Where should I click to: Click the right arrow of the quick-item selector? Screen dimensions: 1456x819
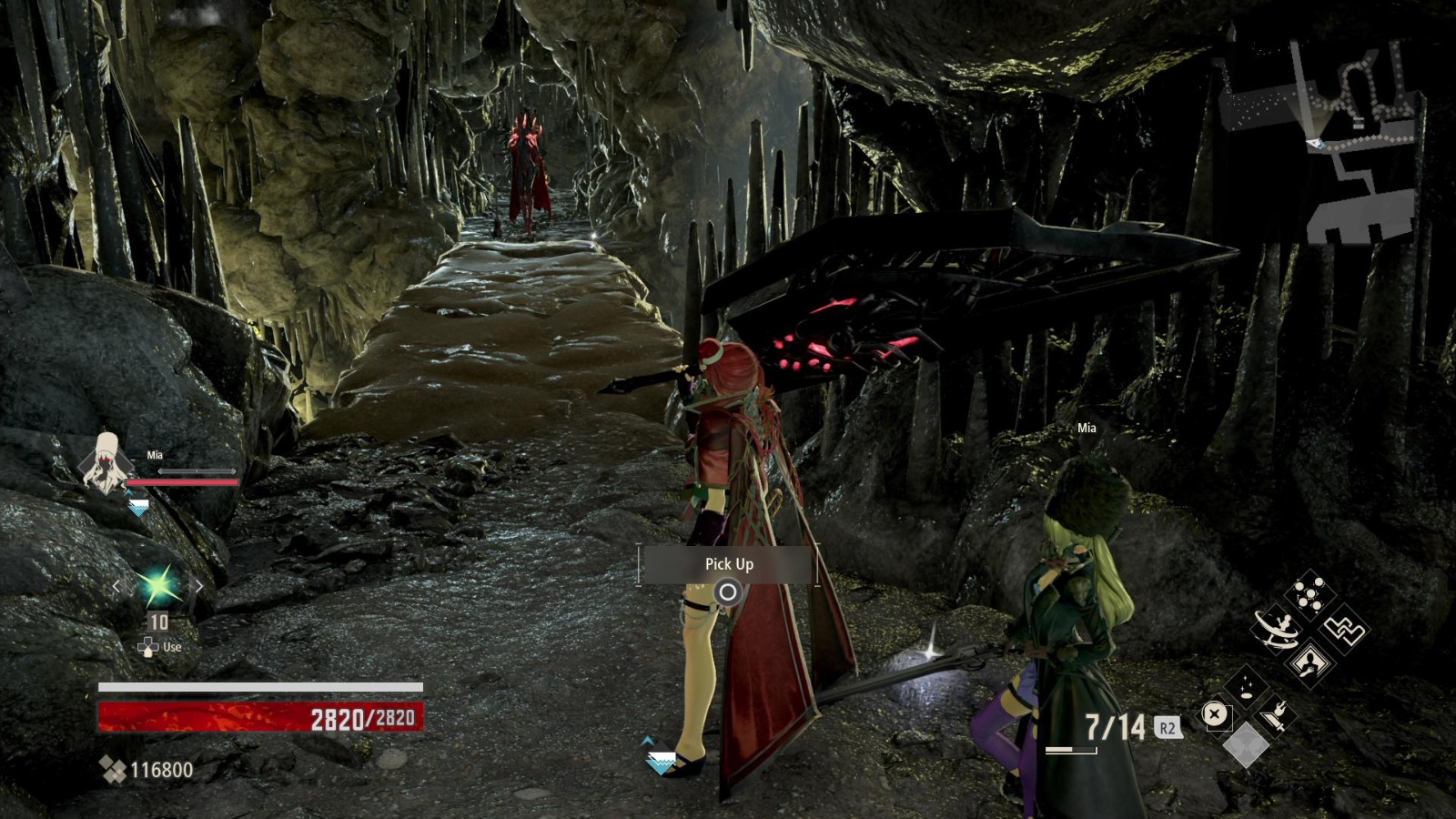[198, 585]
